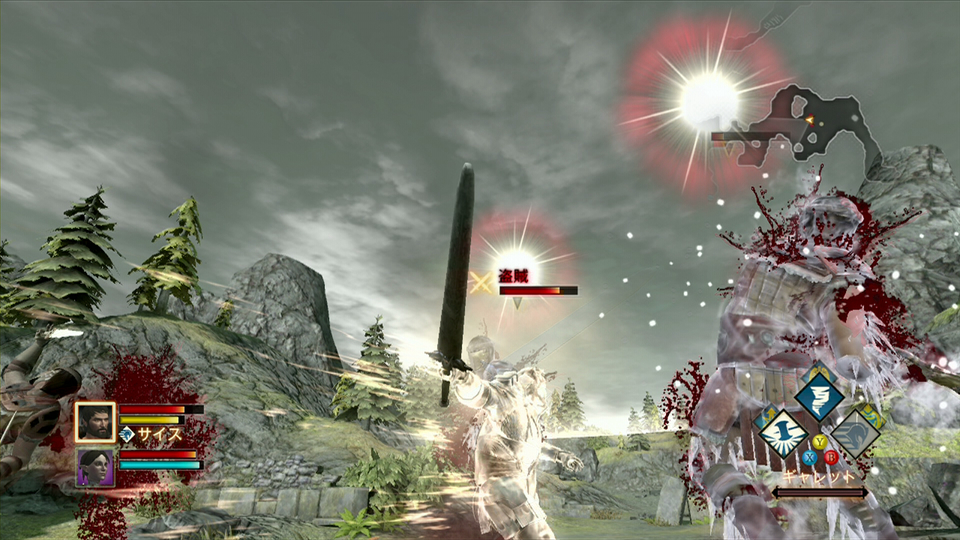Trigger the greyed-out horse head ability
The height and width of the screenshot is (540, 960).
pyautogui.click(x=857, y=433)
